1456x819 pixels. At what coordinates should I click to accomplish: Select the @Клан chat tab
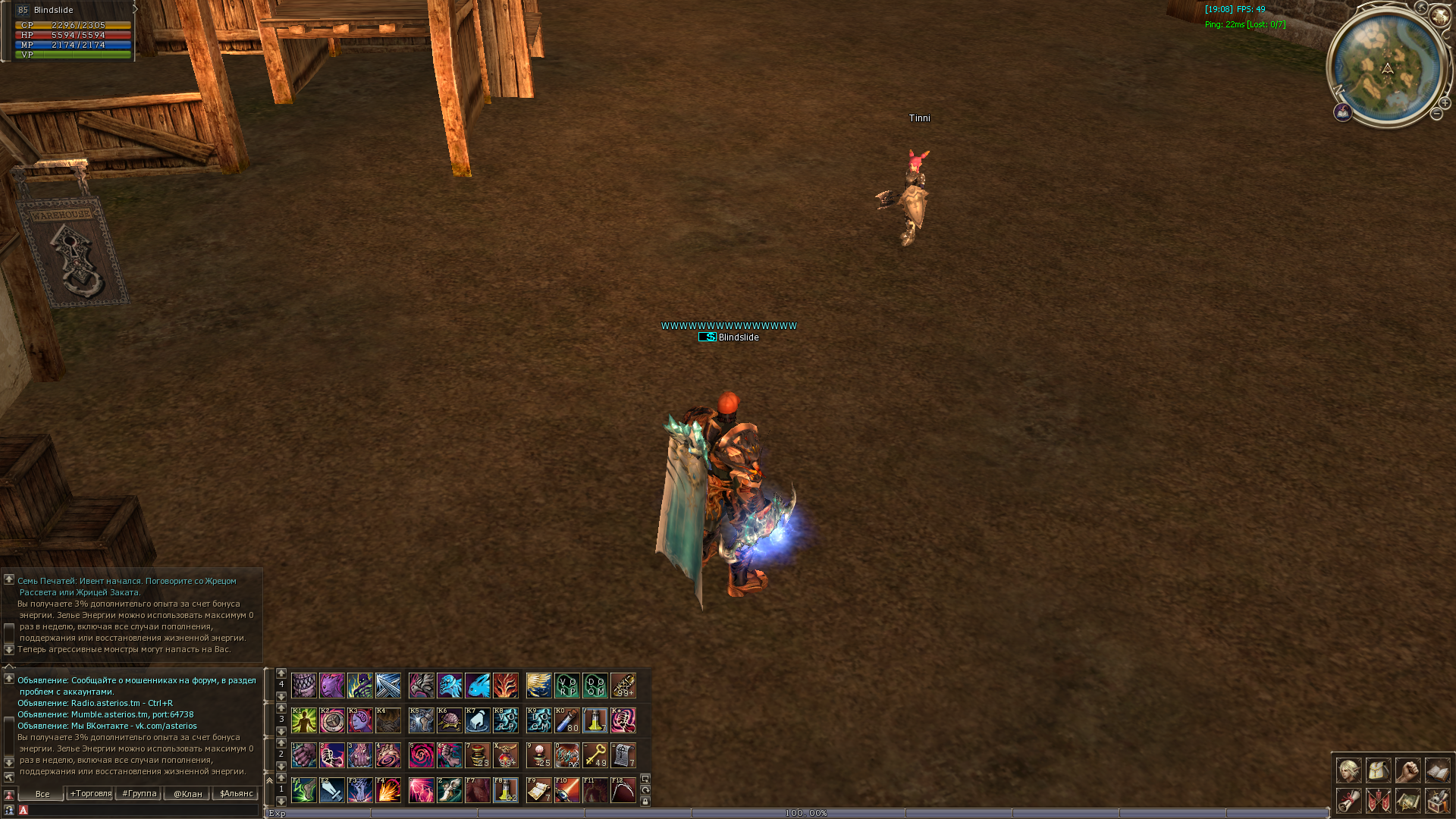tap(187, 793)
